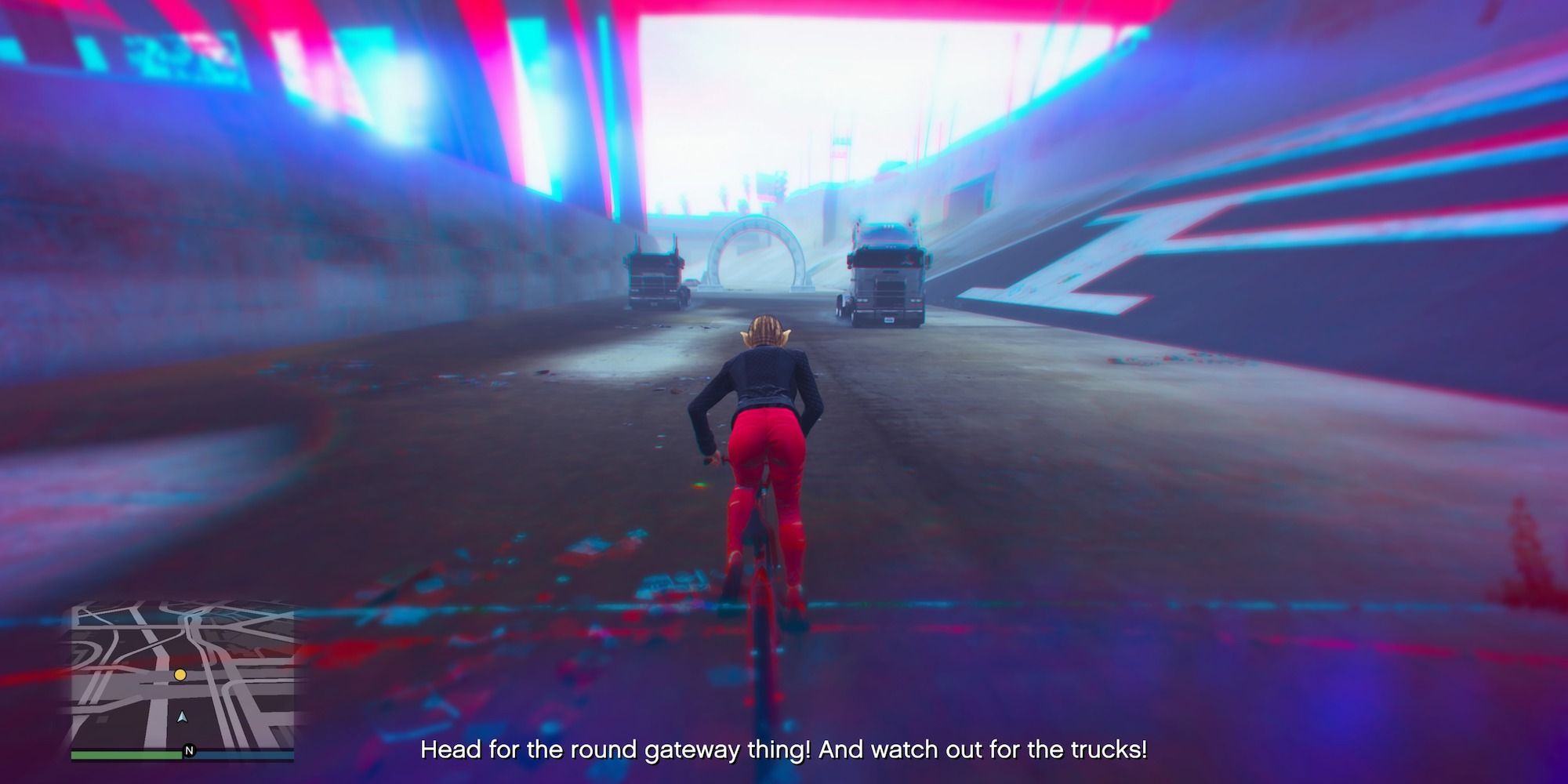Click the N compass marker below the minimap
This screenshot has width=1568, height=784.
click(191, 751)
